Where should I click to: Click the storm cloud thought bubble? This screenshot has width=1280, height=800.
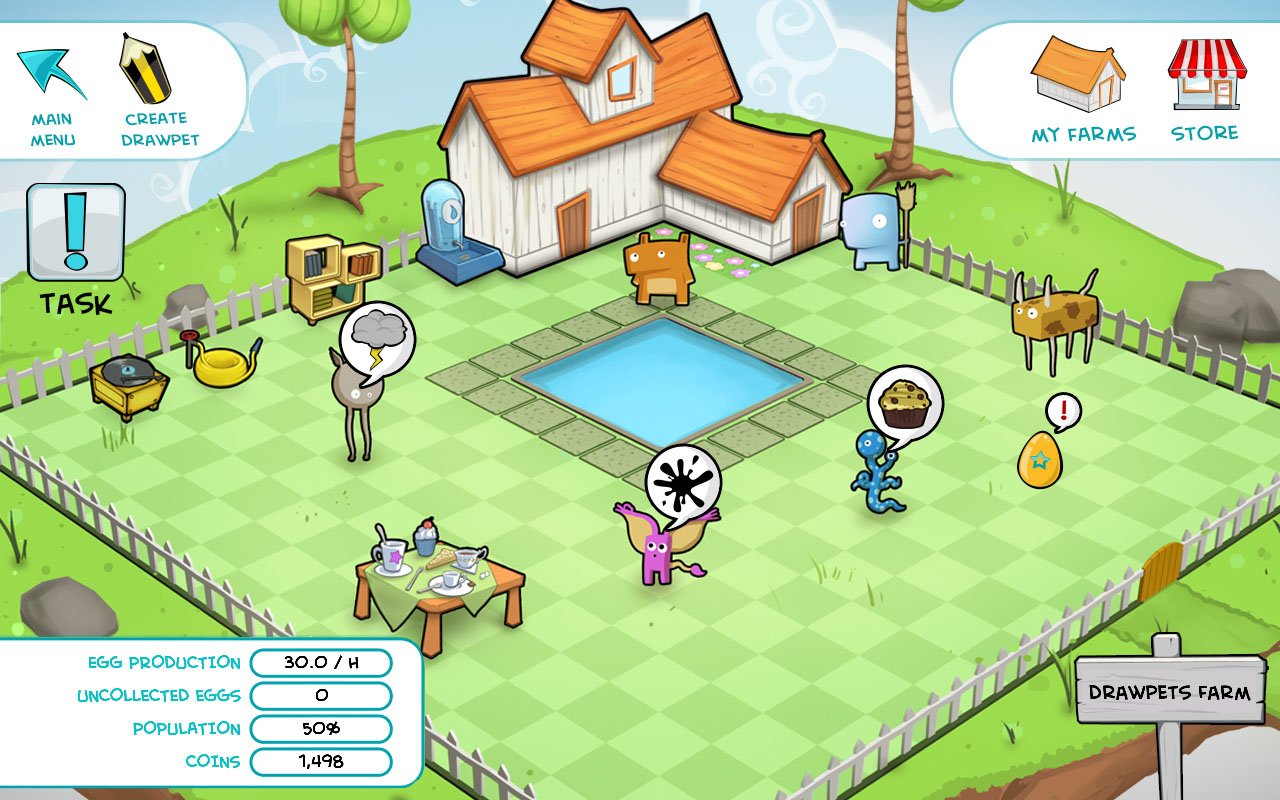(377, 338)
